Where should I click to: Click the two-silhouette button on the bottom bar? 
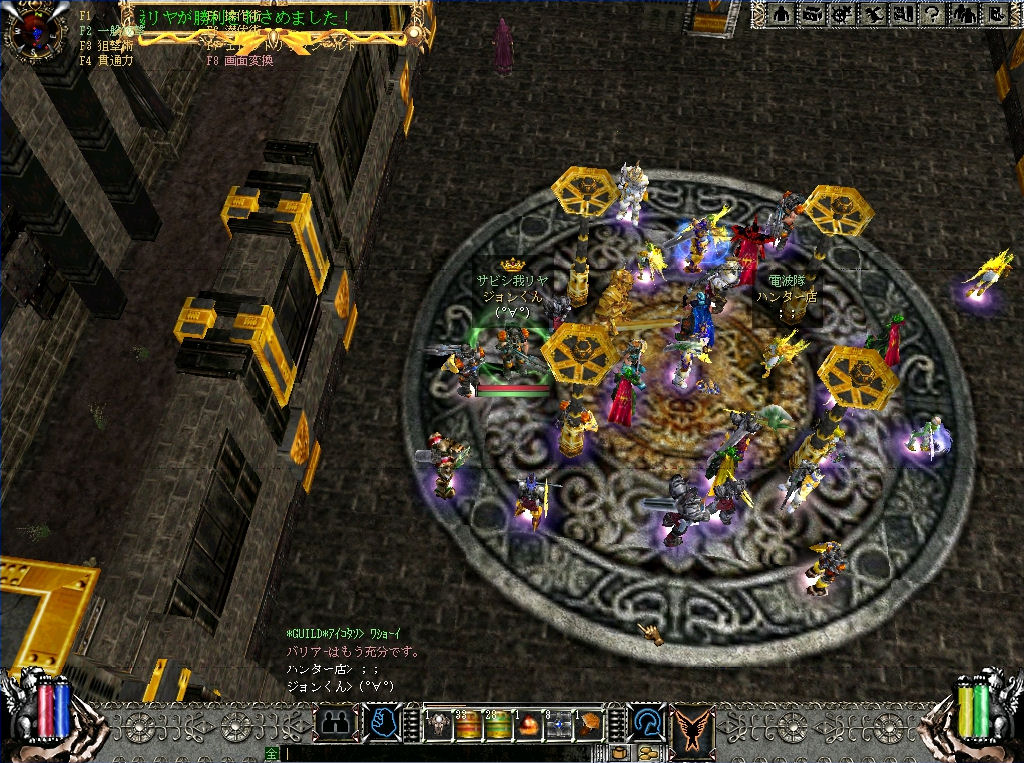[x=336, y=722]
